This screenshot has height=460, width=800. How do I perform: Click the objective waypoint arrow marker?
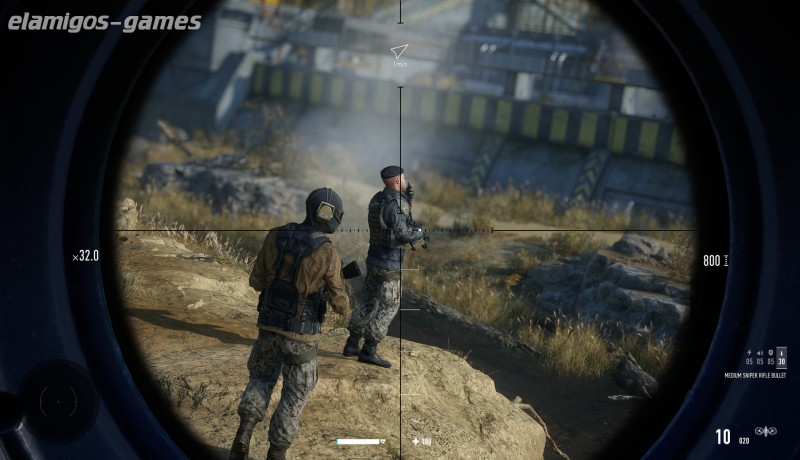pyautogui.click(x=399, y=50)
